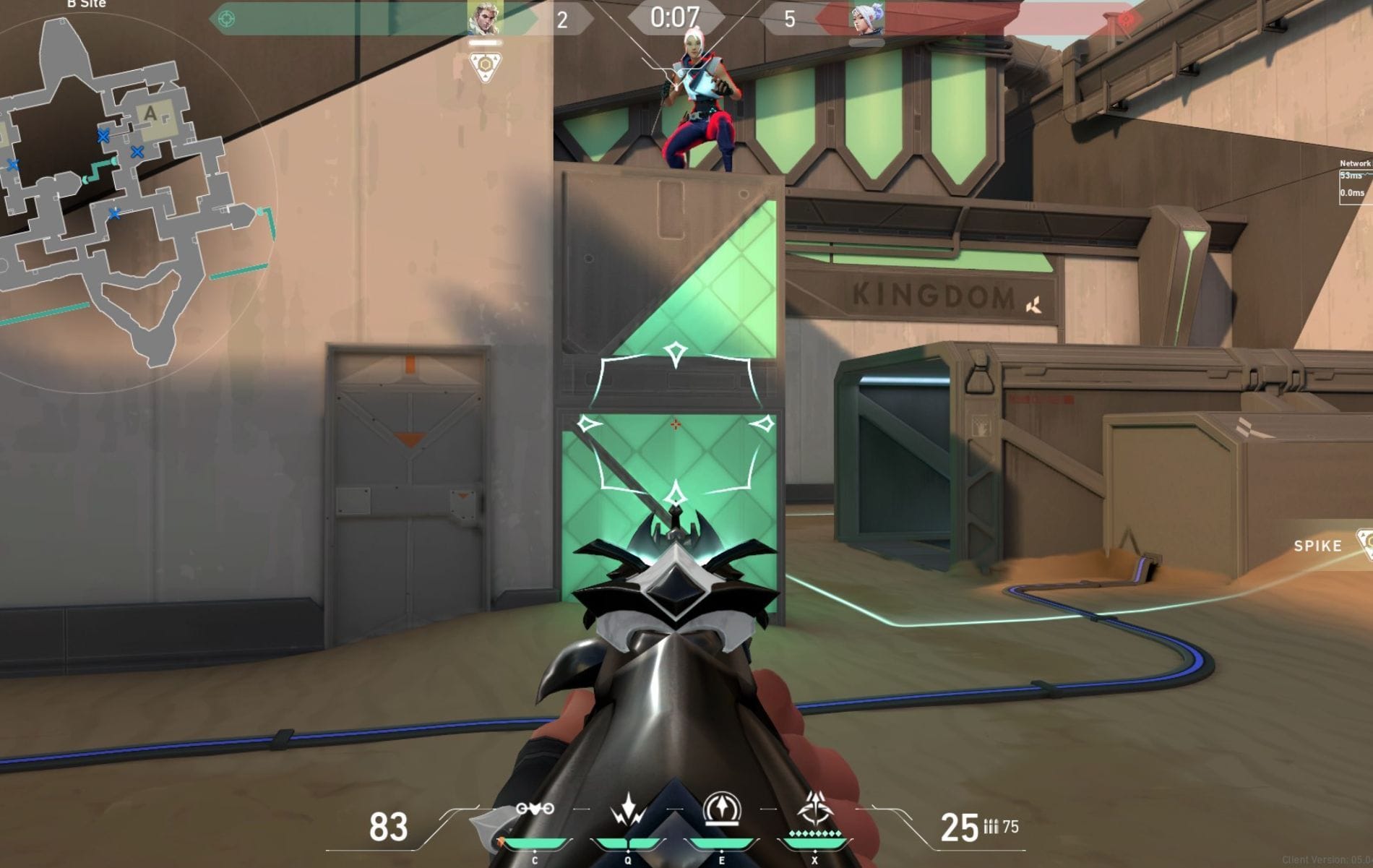This screenshot has height=868, width=1373.
Task: Expand the round timer showing 0:07
Action: pos(676,16)
